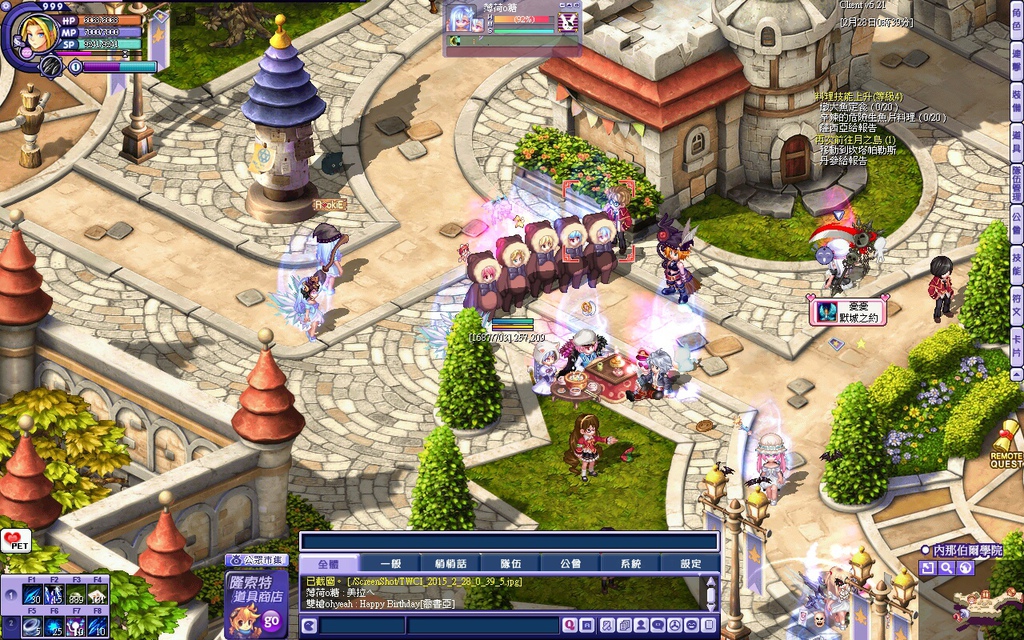Switch chat to the 系統 system tab
Image resolution: width=1024 pixels, height=640 pixels.
click(630, 564)
